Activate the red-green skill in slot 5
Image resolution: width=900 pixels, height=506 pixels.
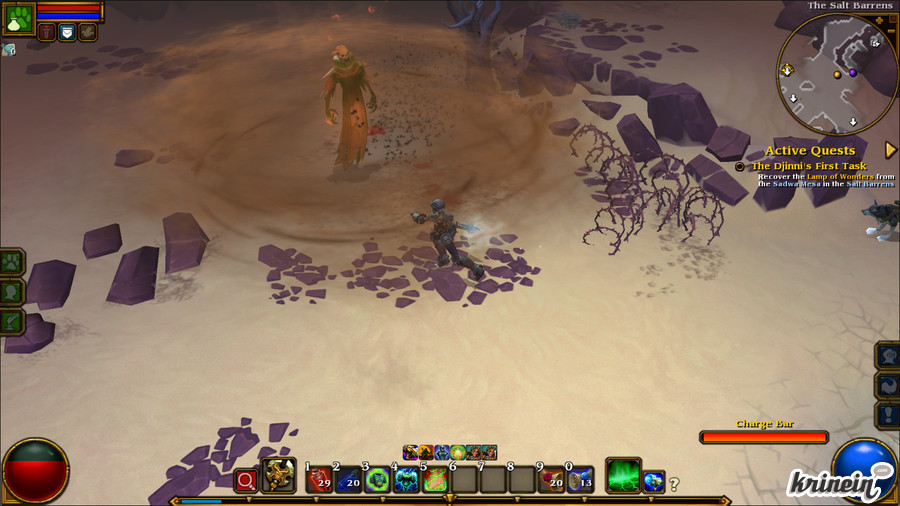(x=435, y=480)
